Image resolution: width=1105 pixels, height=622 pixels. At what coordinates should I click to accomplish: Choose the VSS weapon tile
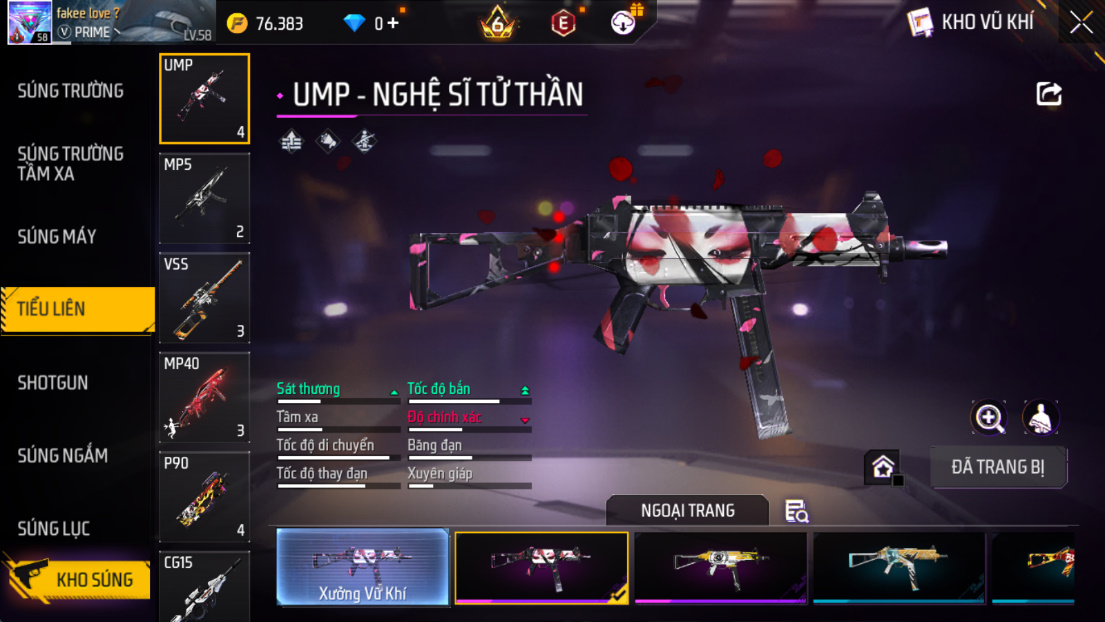coord(204,298)
